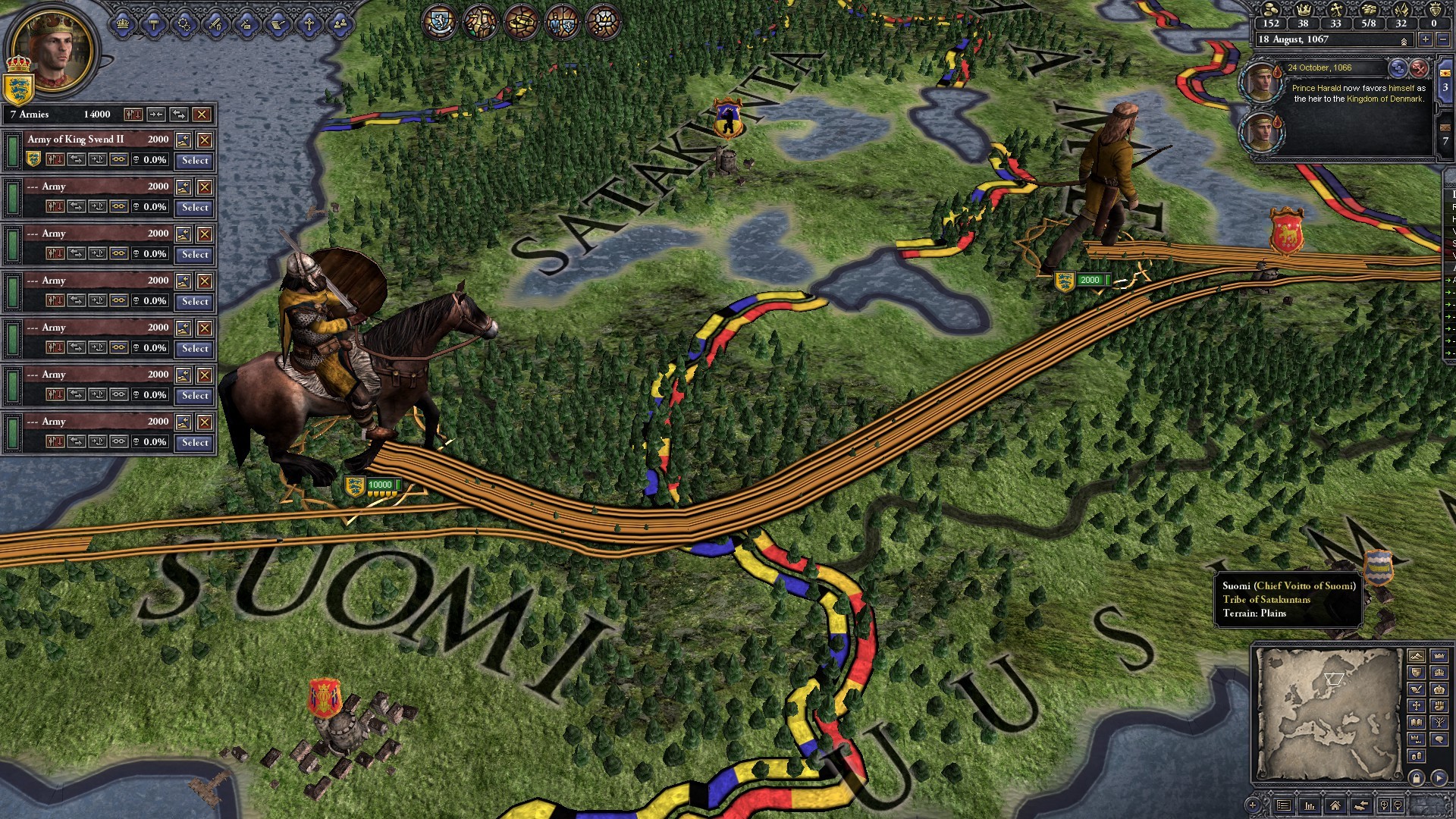Open the Council screen via the hammer icon
Viewport: 1456px width, 819px height.
tap(153, 24)
